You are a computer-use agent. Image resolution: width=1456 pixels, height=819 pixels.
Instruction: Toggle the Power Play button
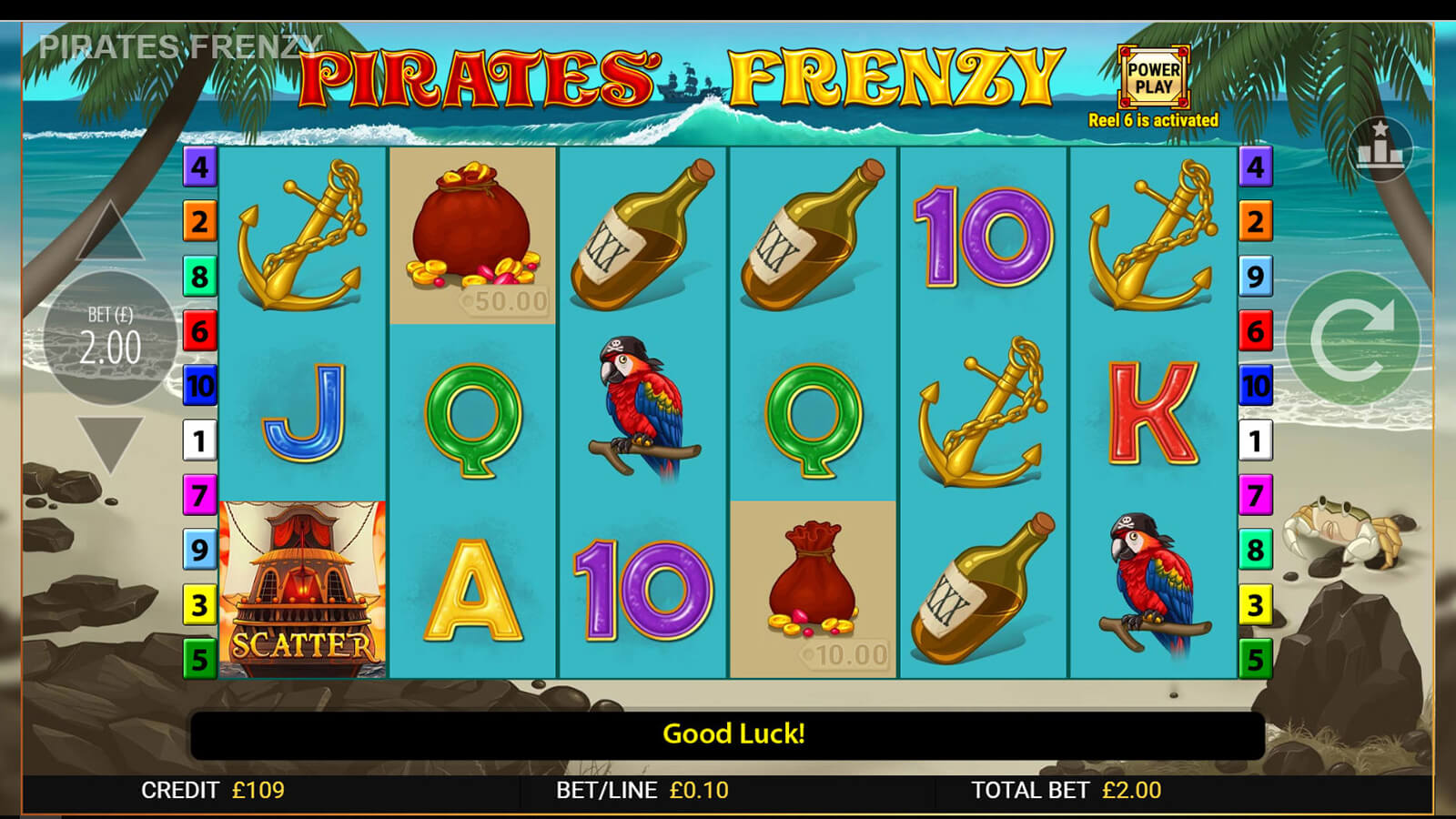(1153, 78)
